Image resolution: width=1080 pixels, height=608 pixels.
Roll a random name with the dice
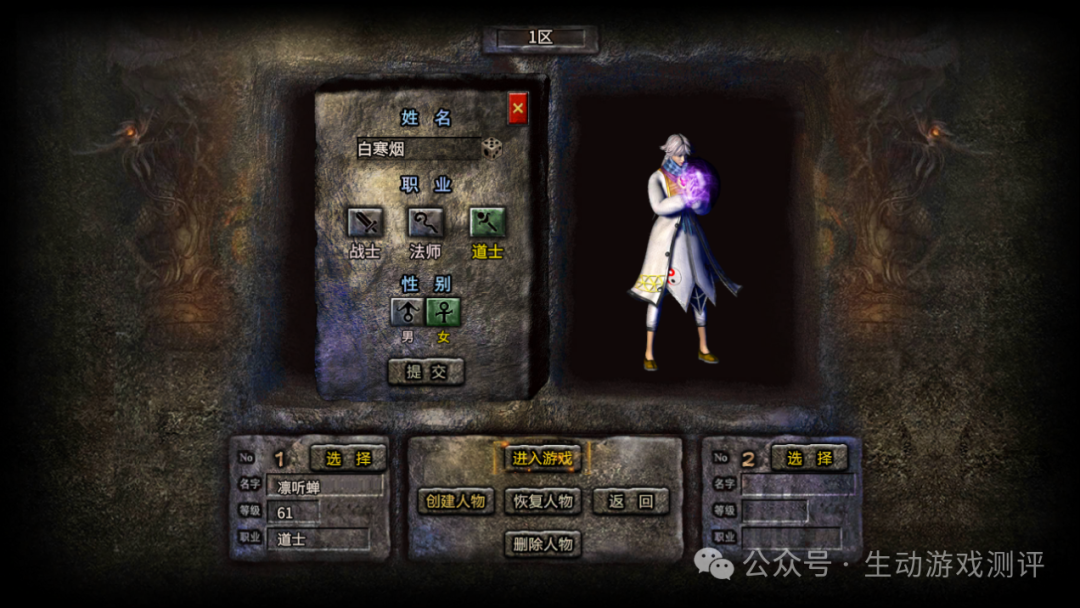tap(492, 149)
